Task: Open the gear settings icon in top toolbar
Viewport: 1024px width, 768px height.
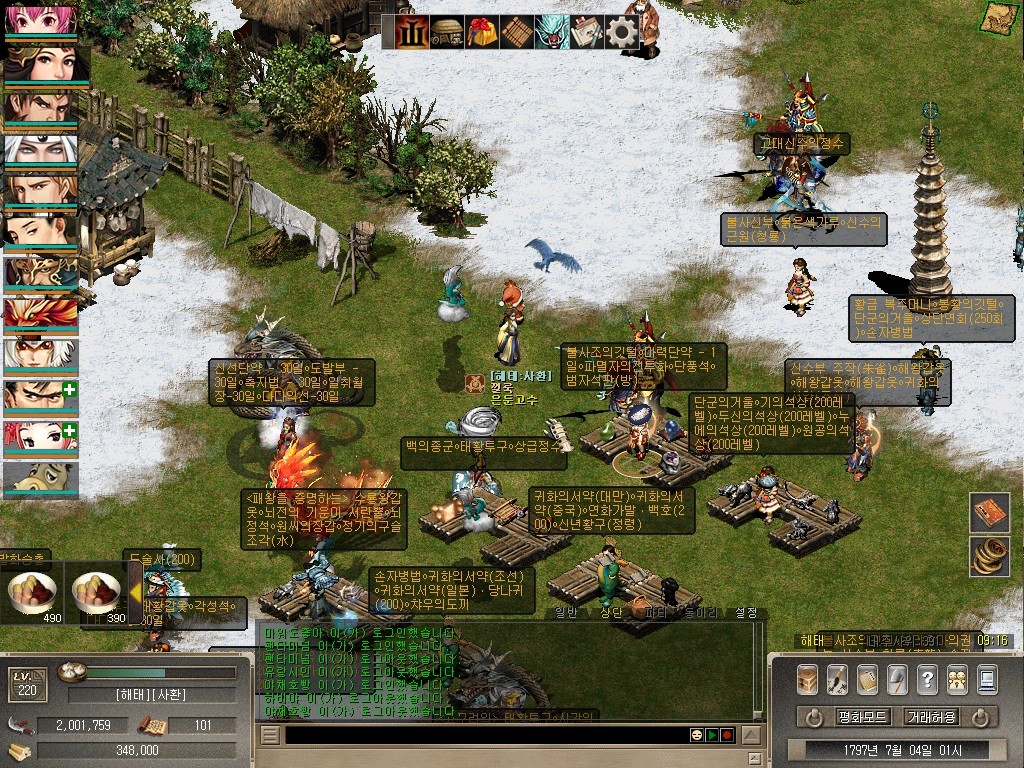Action: [x=622, y=32]
